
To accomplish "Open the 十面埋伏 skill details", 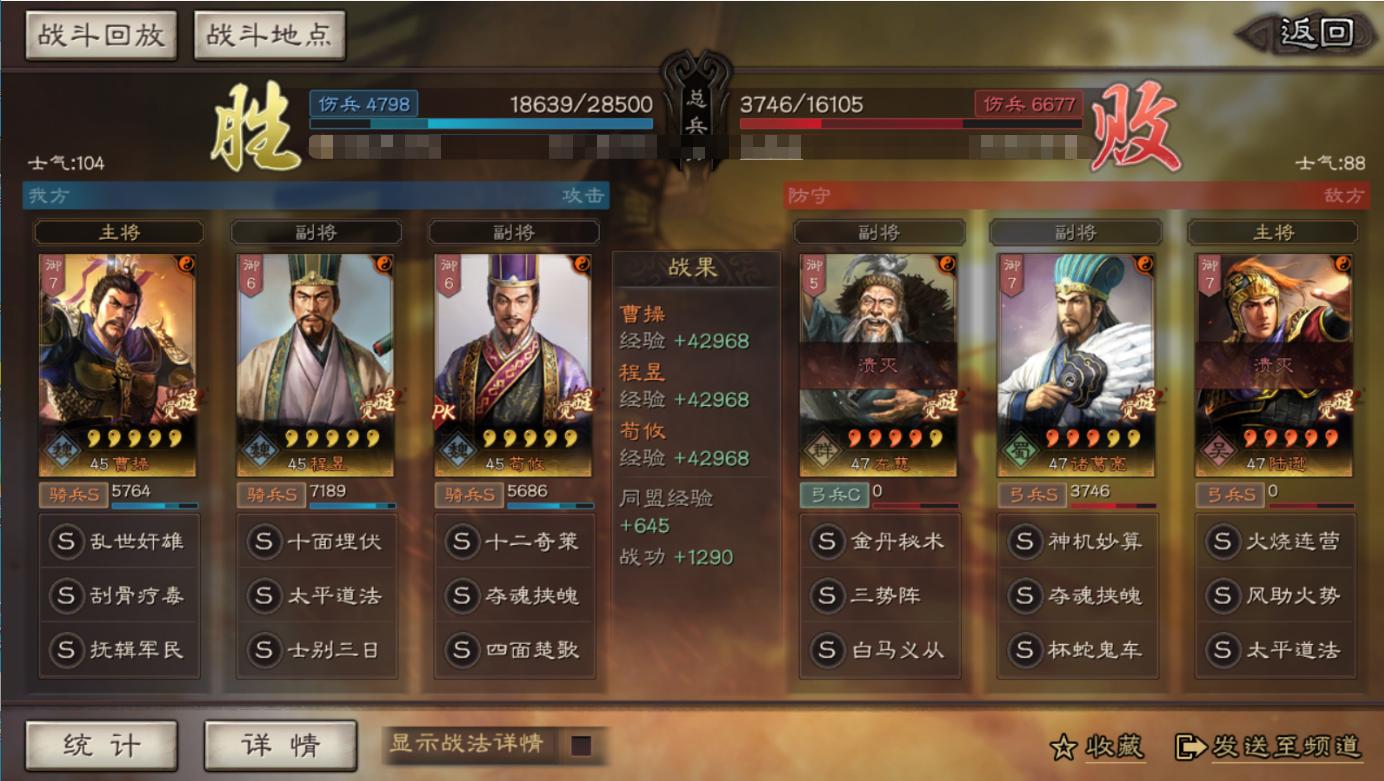I will tap(316, 541).
